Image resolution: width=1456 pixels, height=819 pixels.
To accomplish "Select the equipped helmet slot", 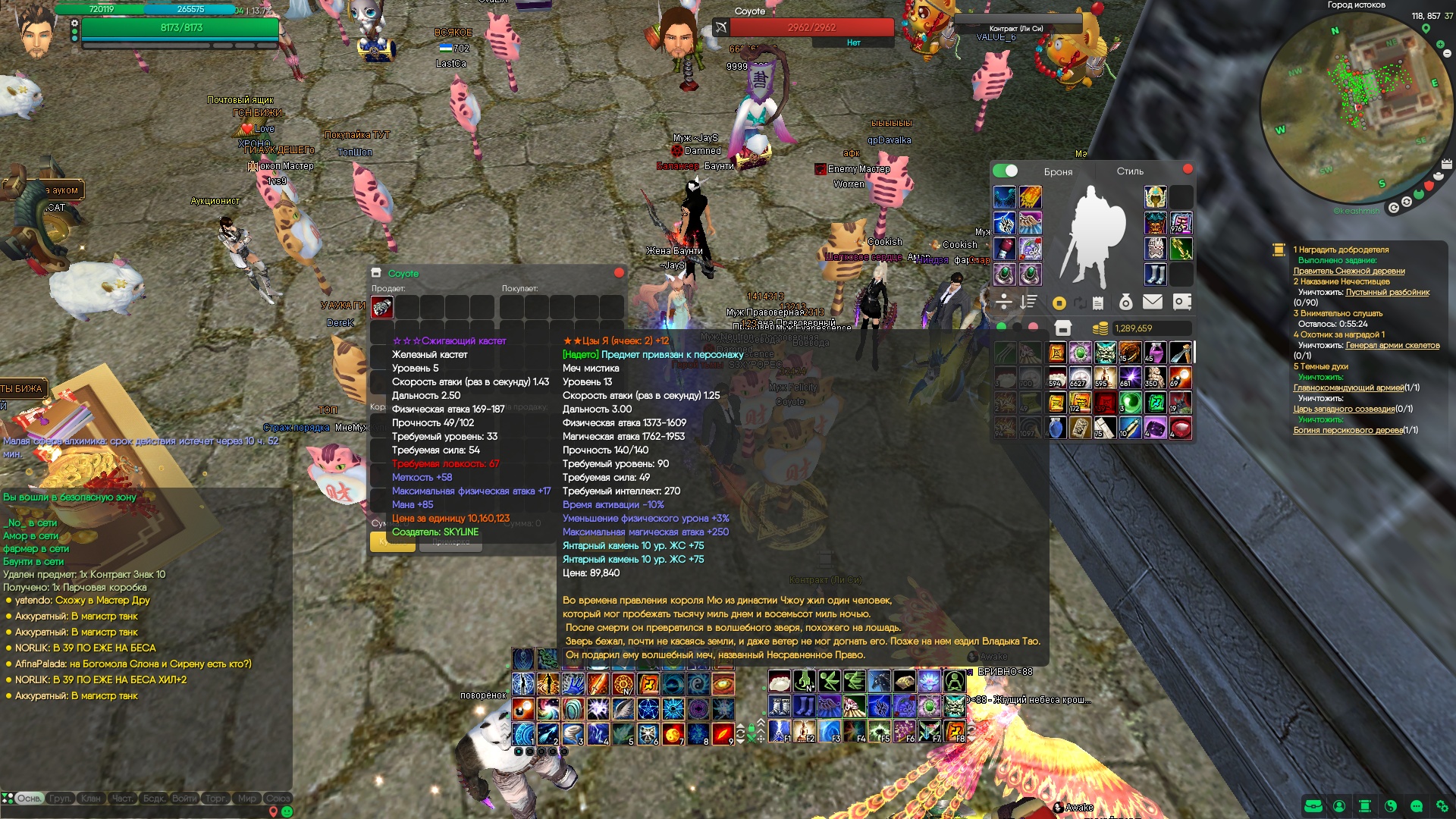I will (x=1155, y=198).
